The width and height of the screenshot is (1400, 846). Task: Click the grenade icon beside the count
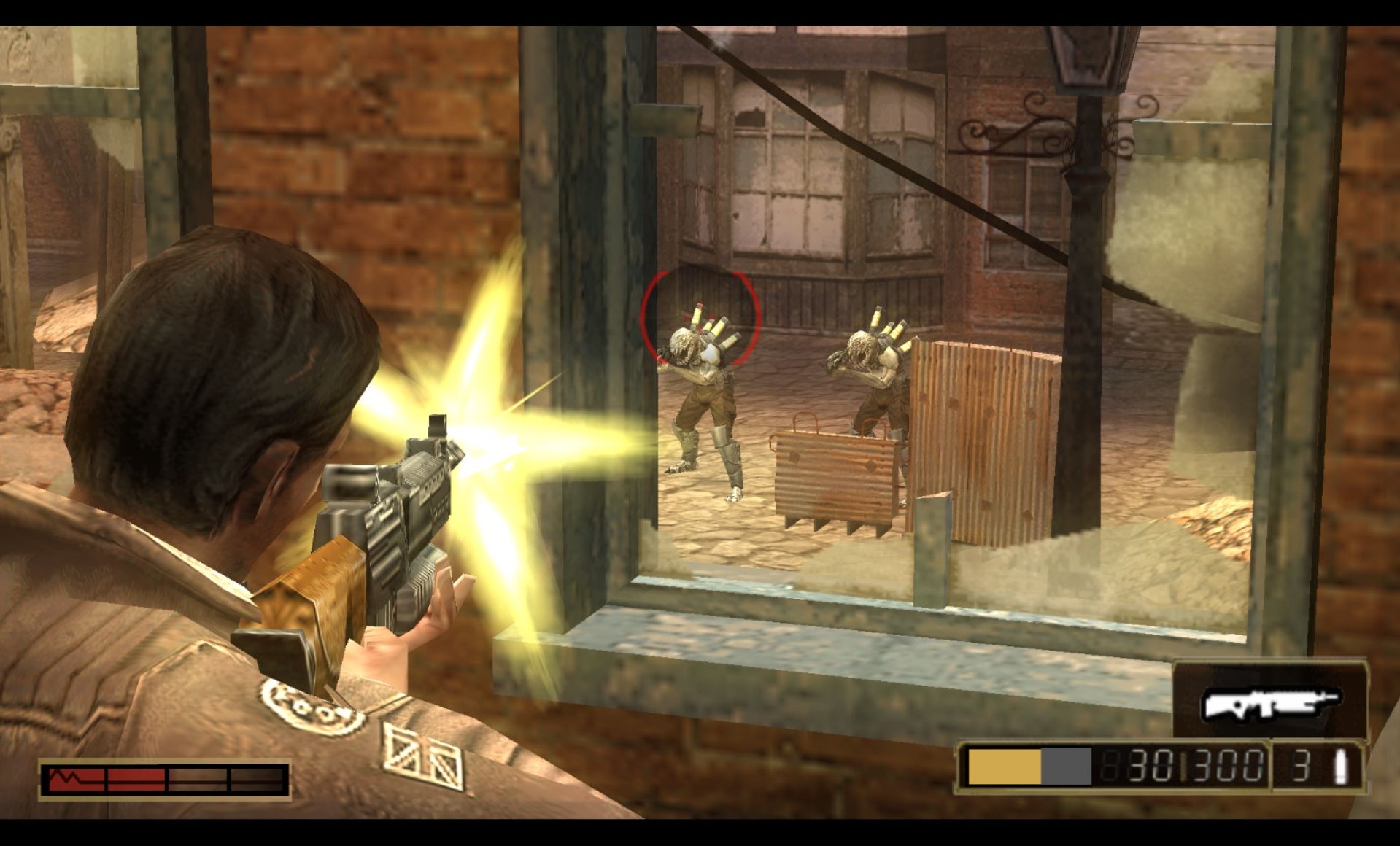pyautogui.click(x=1340, y=767)
